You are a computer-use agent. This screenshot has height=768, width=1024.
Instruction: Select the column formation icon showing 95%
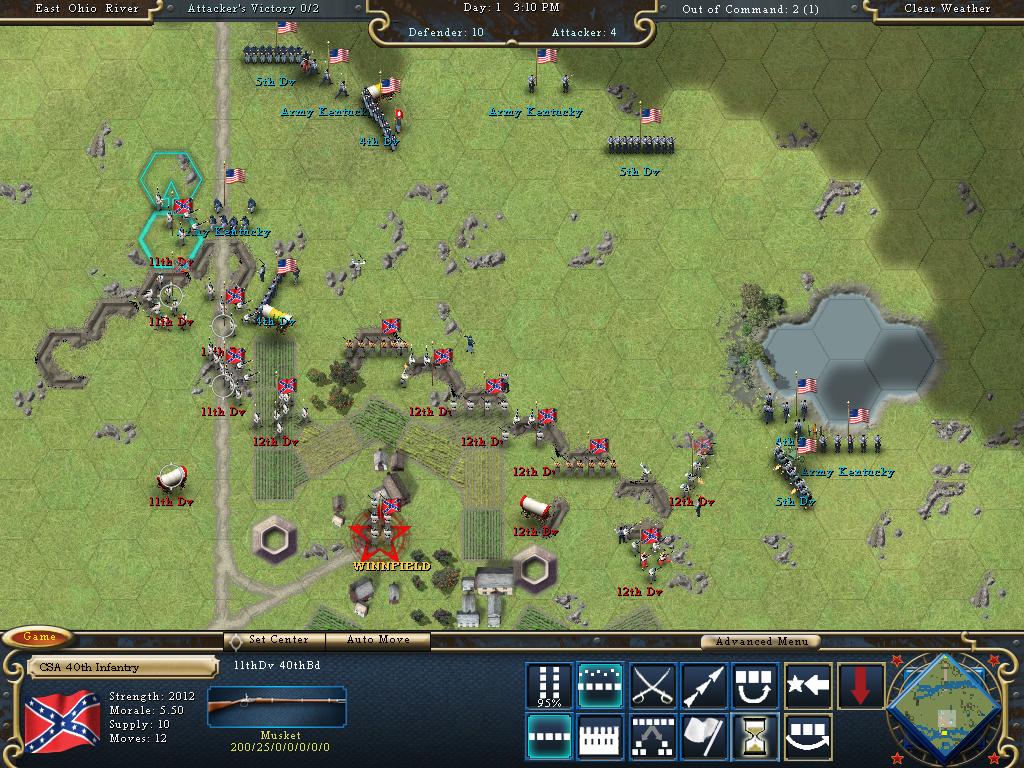[549, 686]
